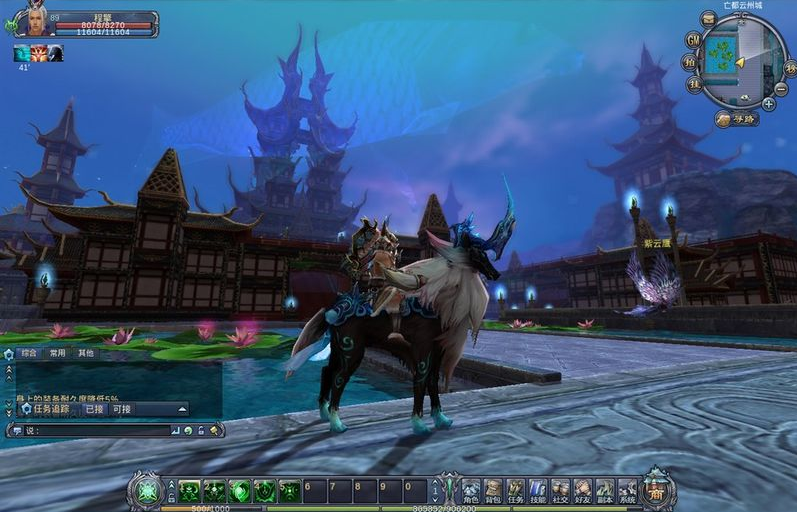Open the 技能 skills window
797x512 pixels.
tap(537, 490)
